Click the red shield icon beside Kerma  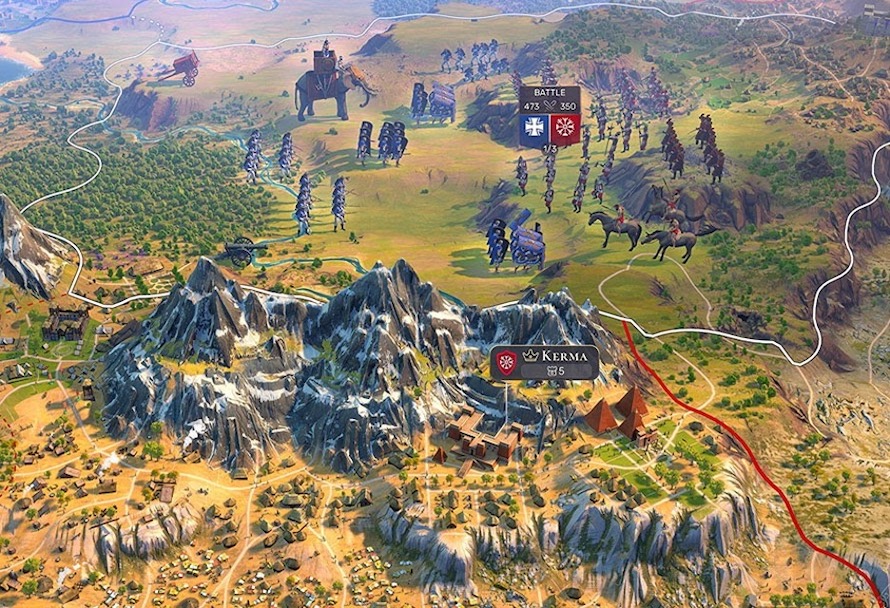(506, 363)
